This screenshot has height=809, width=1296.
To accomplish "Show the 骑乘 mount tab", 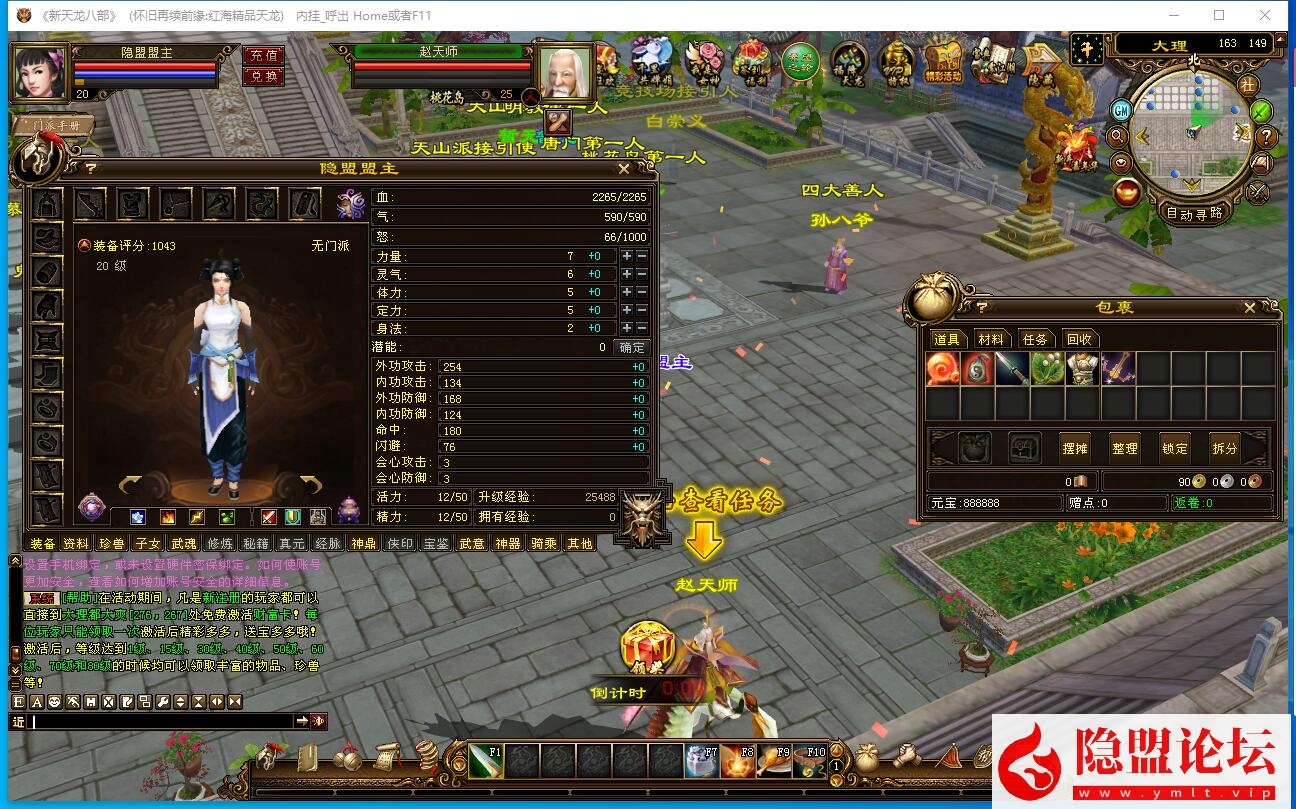I will 543,543.
